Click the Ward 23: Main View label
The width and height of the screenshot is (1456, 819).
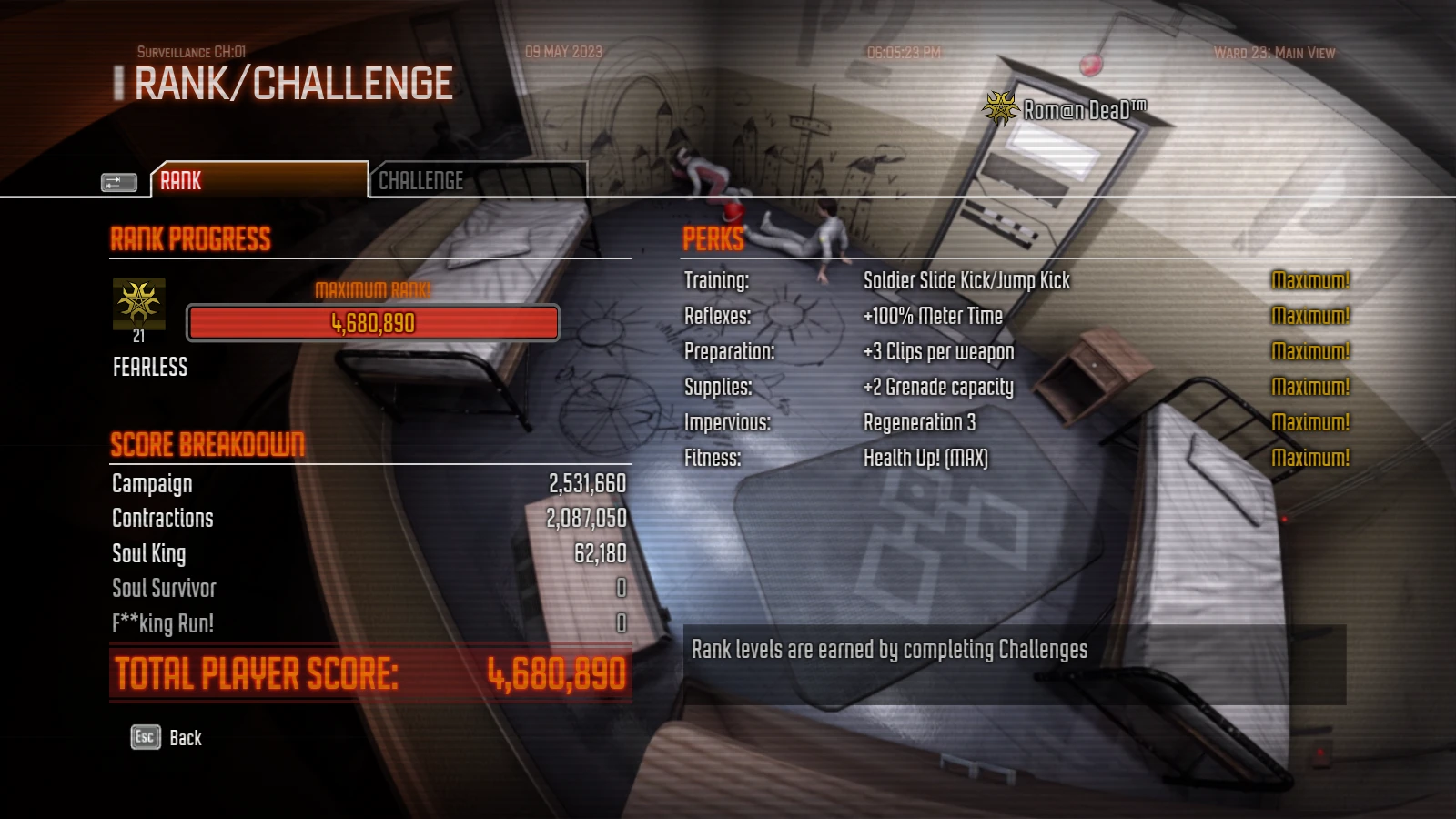click(x=1274, y=53)
